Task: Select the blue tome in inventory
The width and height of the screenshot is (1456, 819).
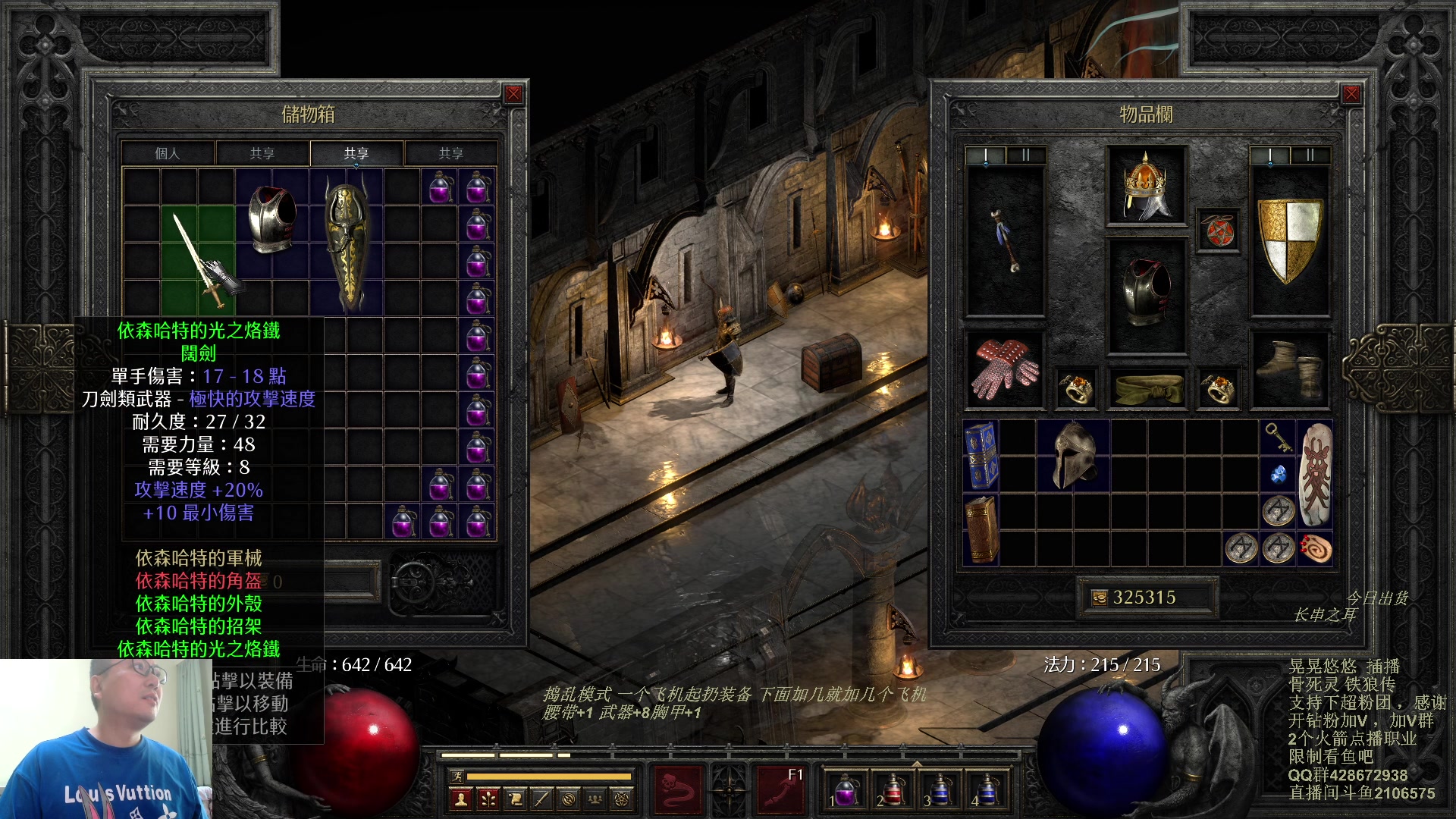Action: (981, 455)
